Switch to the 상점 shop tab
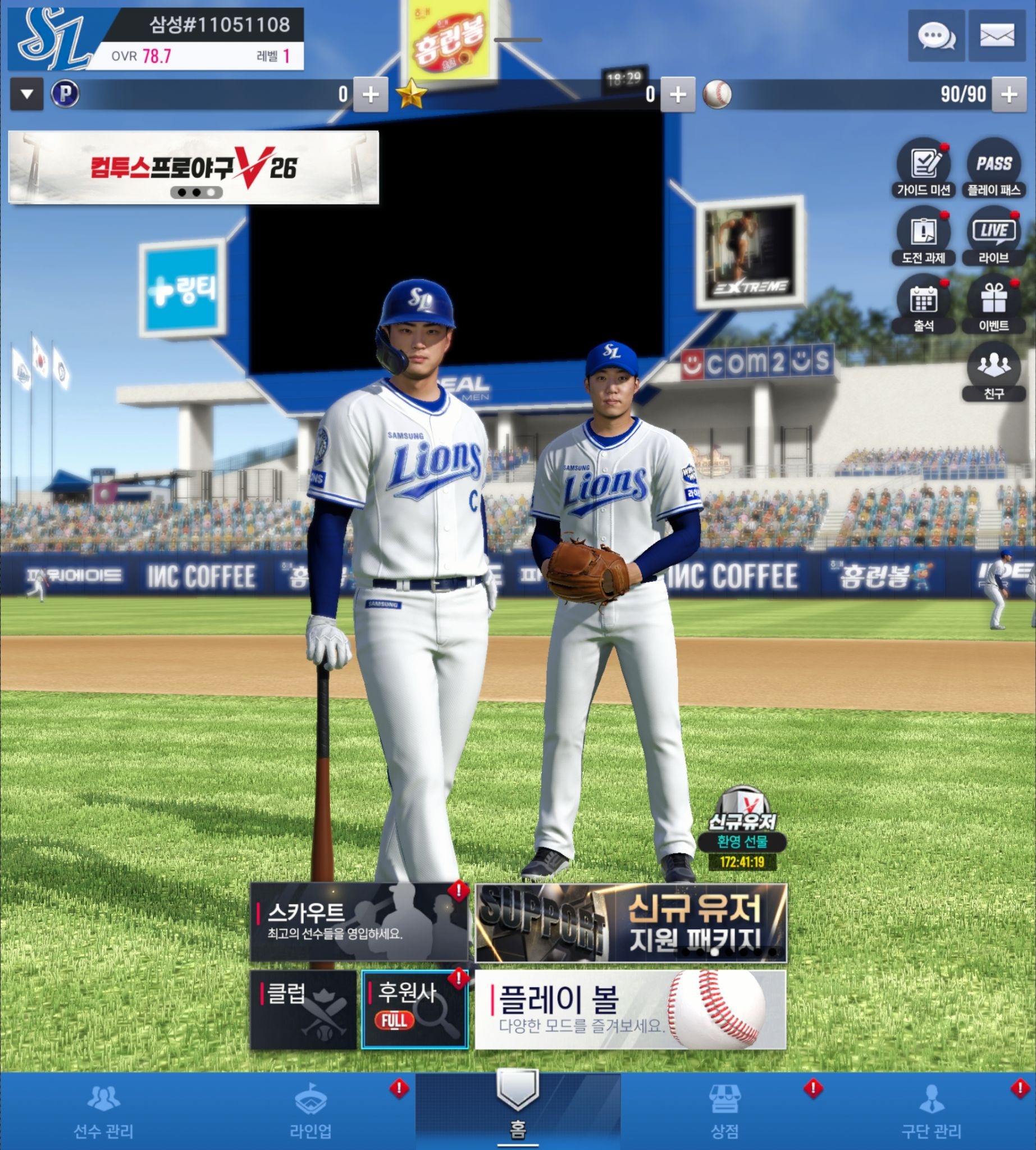The width and height of the screenshot is (1036, 1150). pyautogui.click(x=724, y=1112)
